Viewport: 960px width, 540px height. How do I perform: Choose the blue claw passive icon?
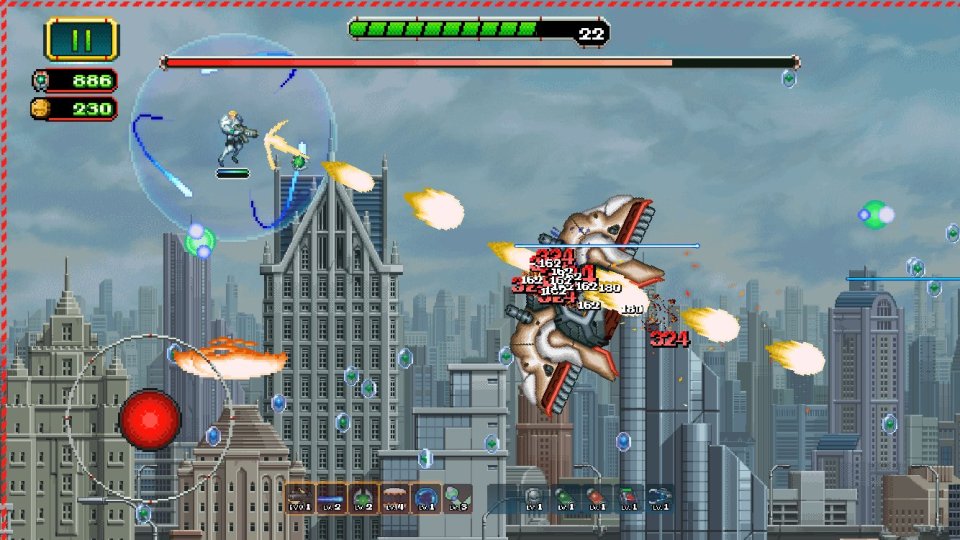coord(658,498)
